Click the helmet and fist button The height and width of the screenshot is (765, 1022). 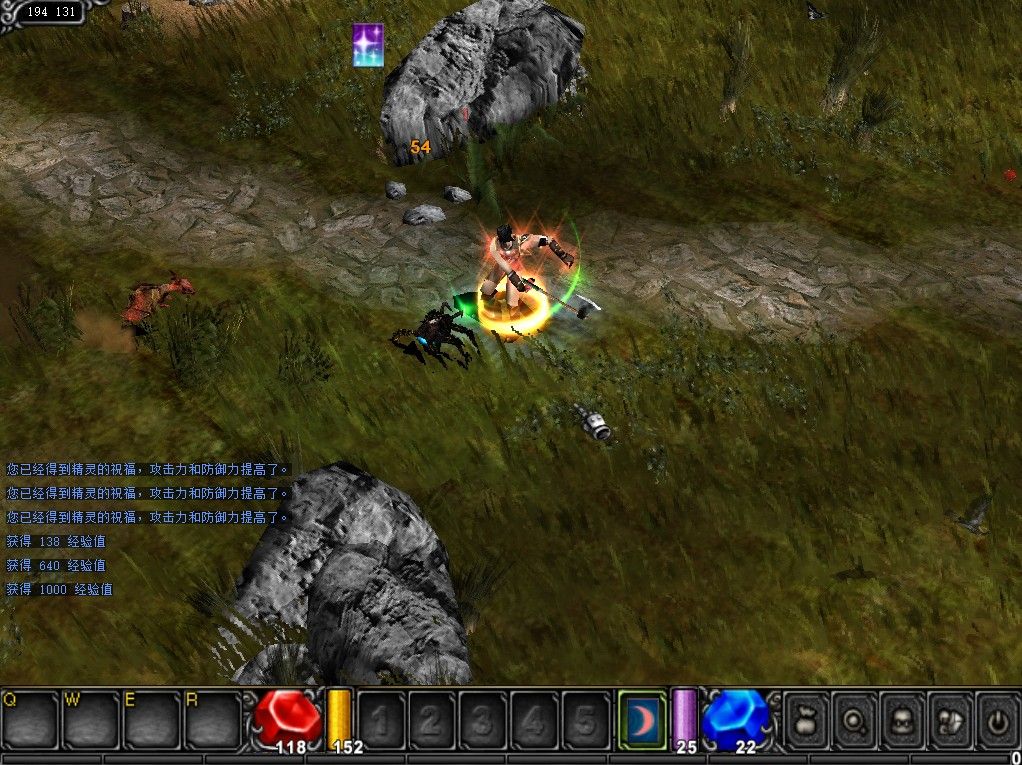point(950,719)
